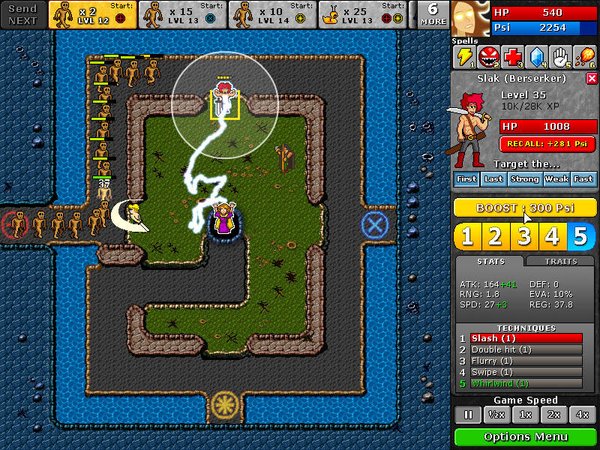The width and height of the screenshot is (600, 450).
Task: Set game speed to 2x
Action: (553, 414)
